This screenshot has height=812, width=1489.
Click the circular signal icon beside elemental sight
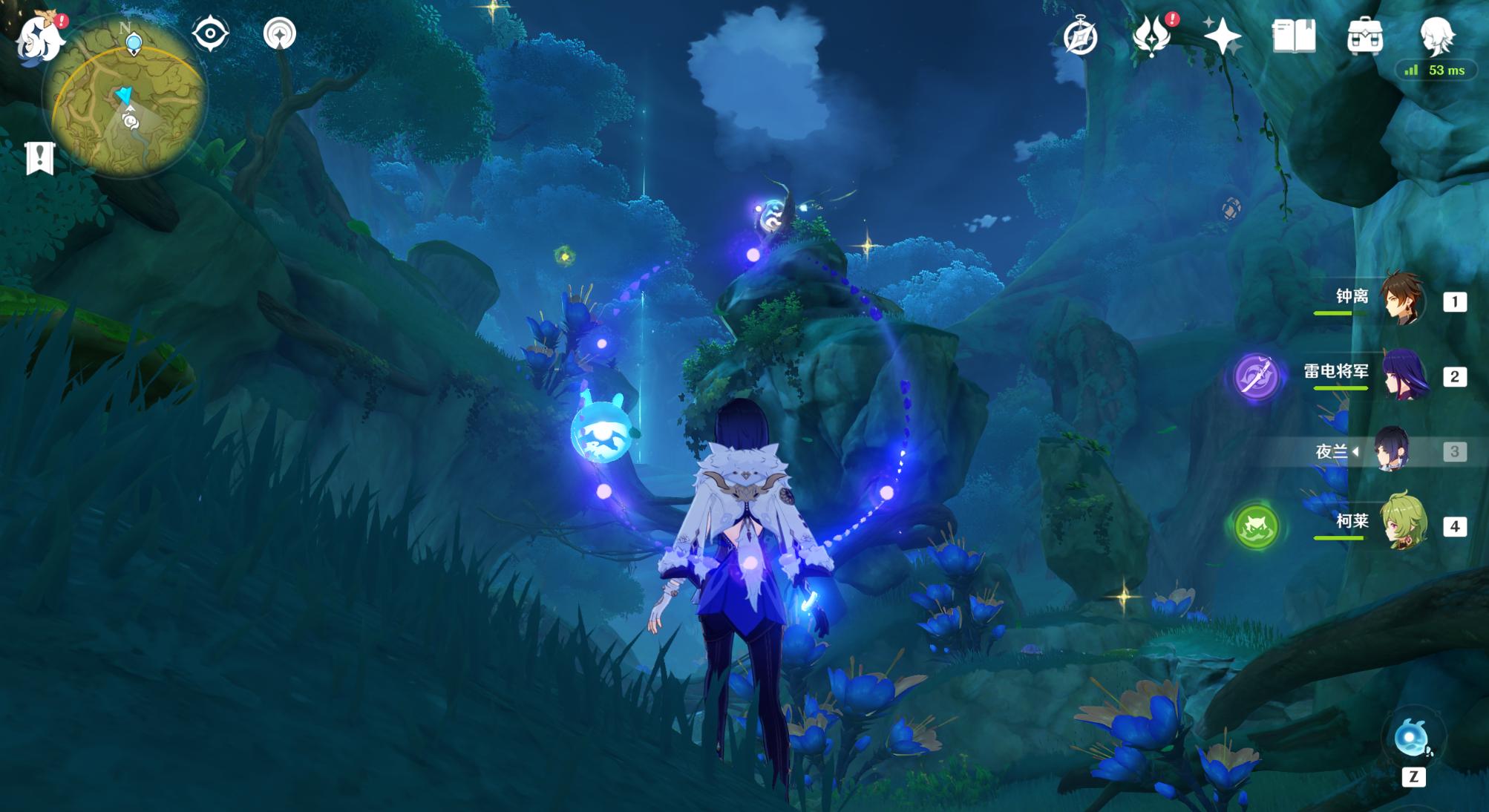point(280,34)
